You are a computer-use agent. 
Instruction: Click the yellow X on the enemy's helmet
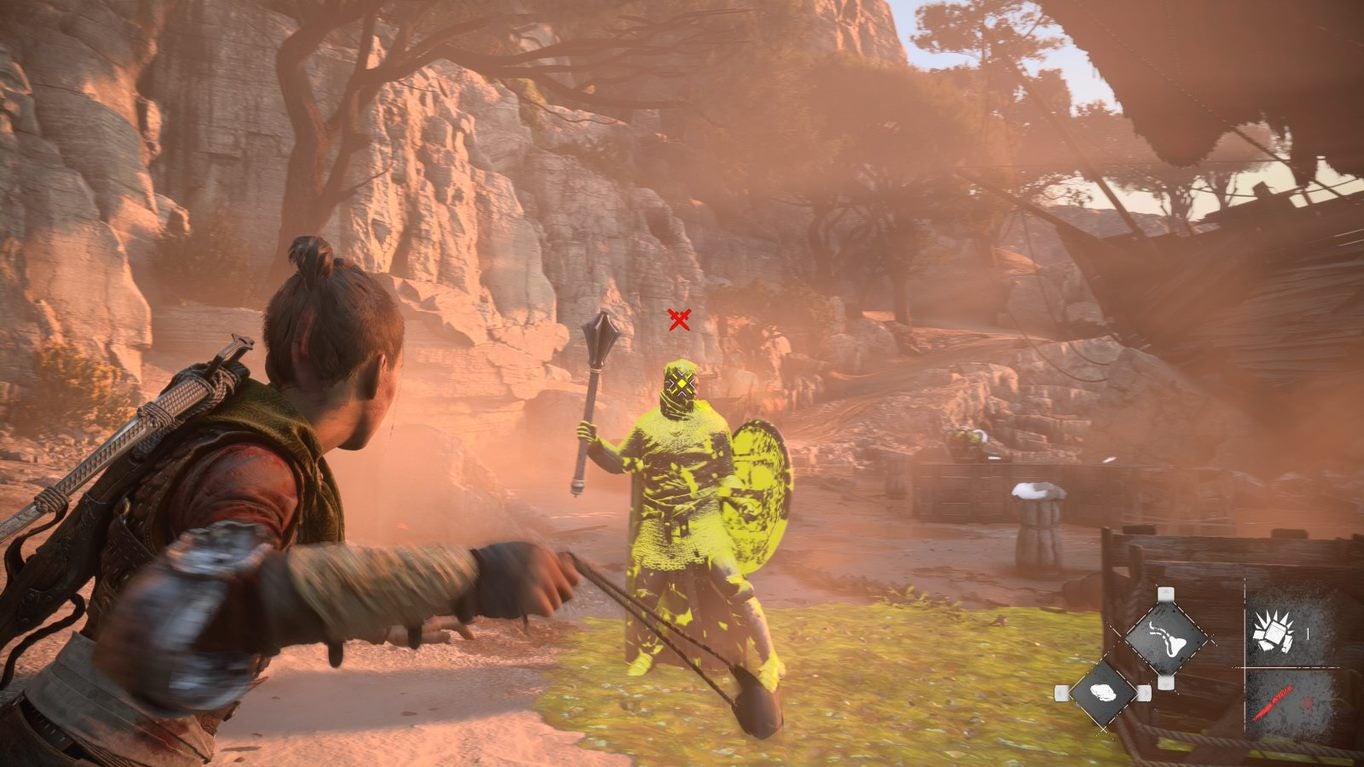[x=683, y=382]
